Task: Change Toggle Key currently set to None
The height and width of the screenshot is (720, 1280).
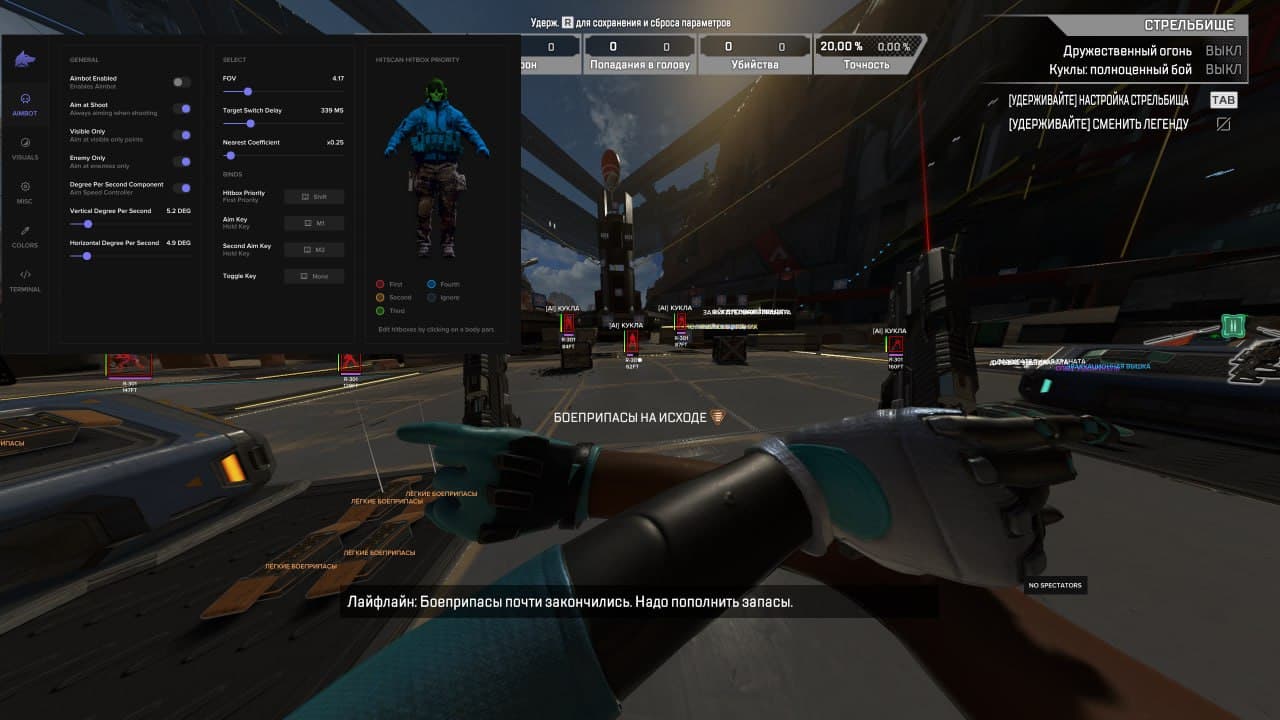Action: 314,276
